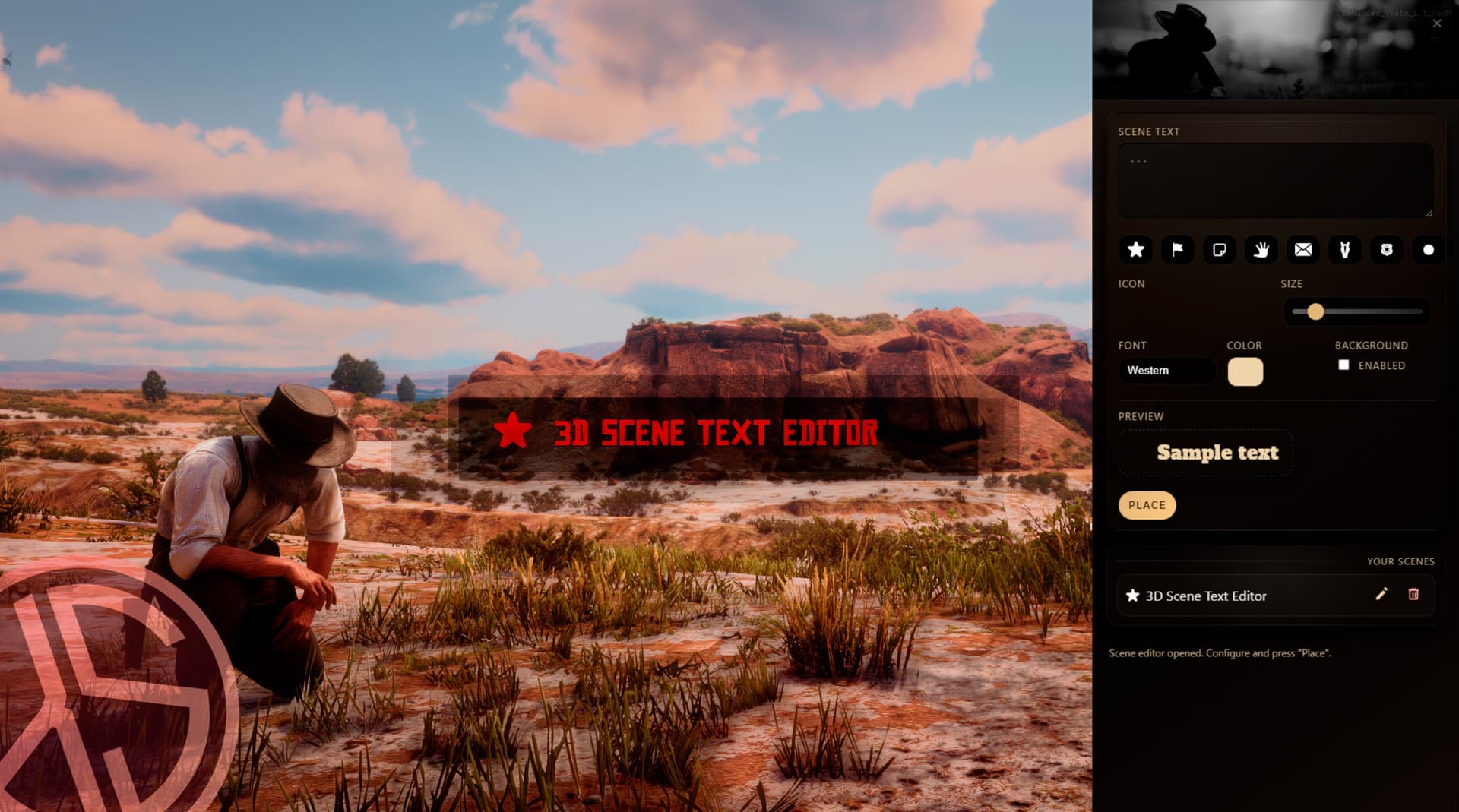Viewport: 1459px width, 812px height.
Task: Choose the flag icon
Action: [1177, 250]
